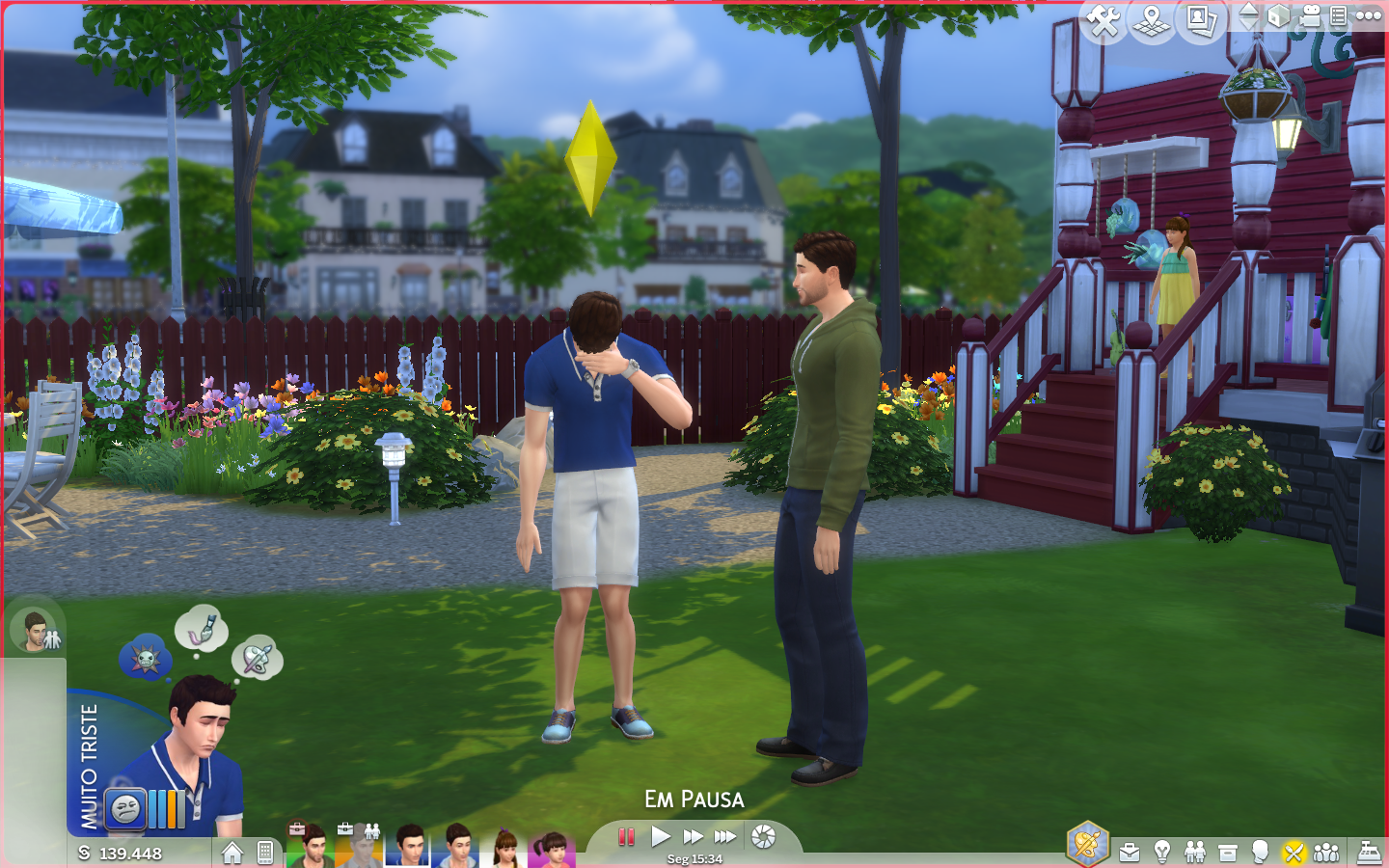Select the pink-background girl with pigtails portrait
Image resolution: width=1389 pixels, height=868 pixels.
point(552,849)
